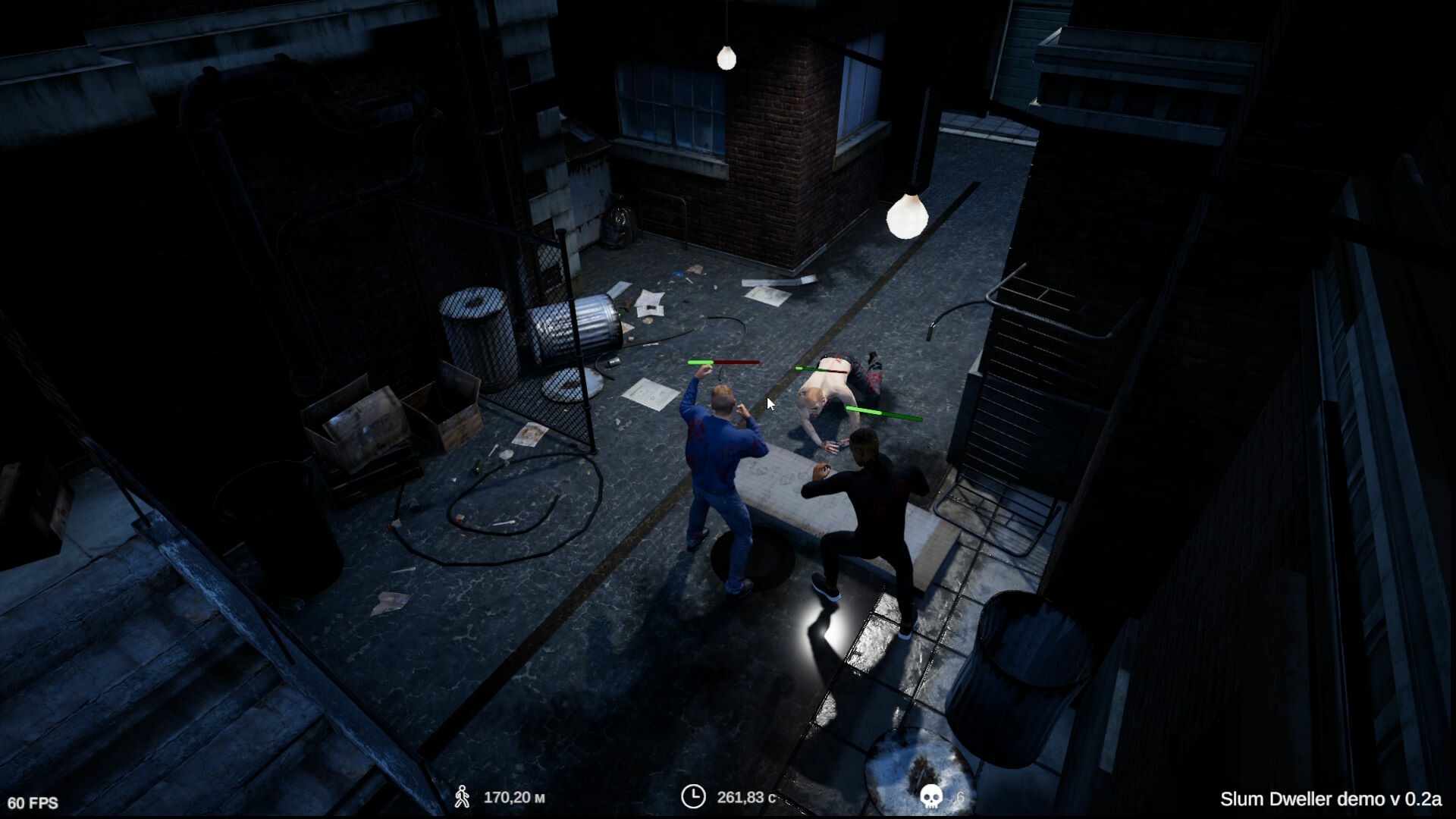Click the hanging light bulb on the upper left
The width and height of the screenshot is (1456, 819).
coord(726,57)
